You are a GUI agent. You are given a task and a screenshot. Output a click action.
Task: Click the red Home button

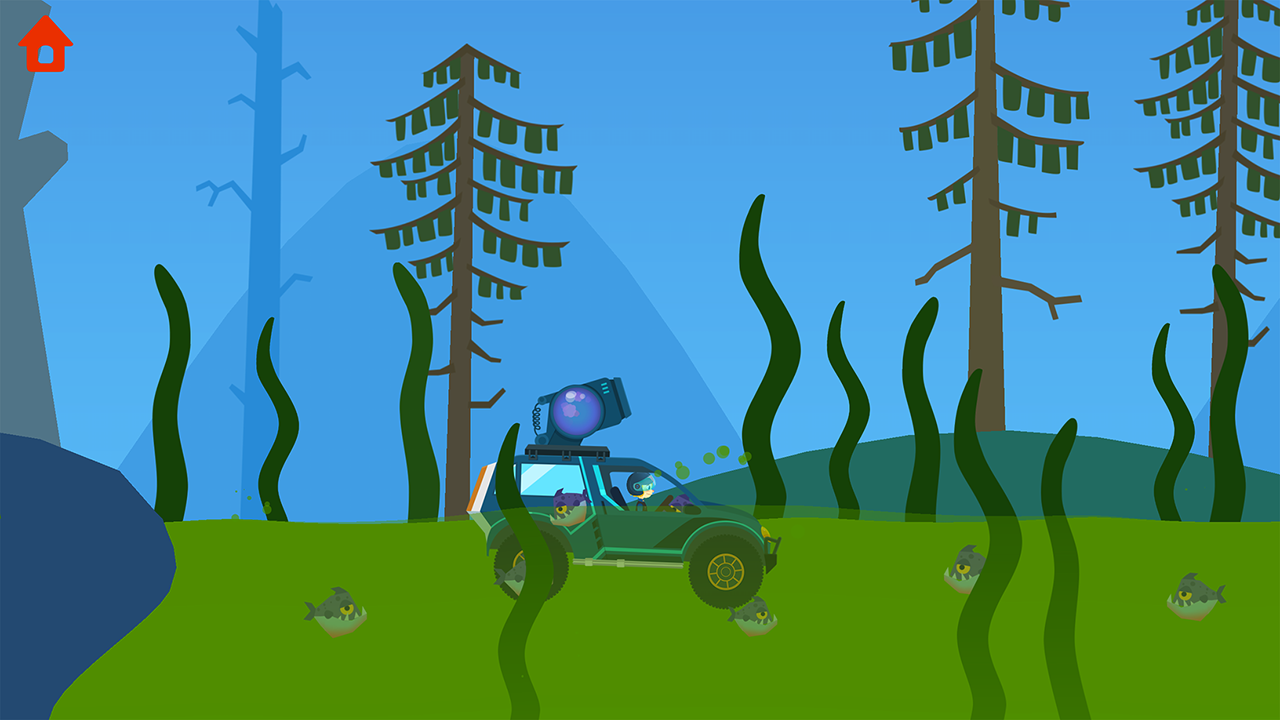coord(43,45)
